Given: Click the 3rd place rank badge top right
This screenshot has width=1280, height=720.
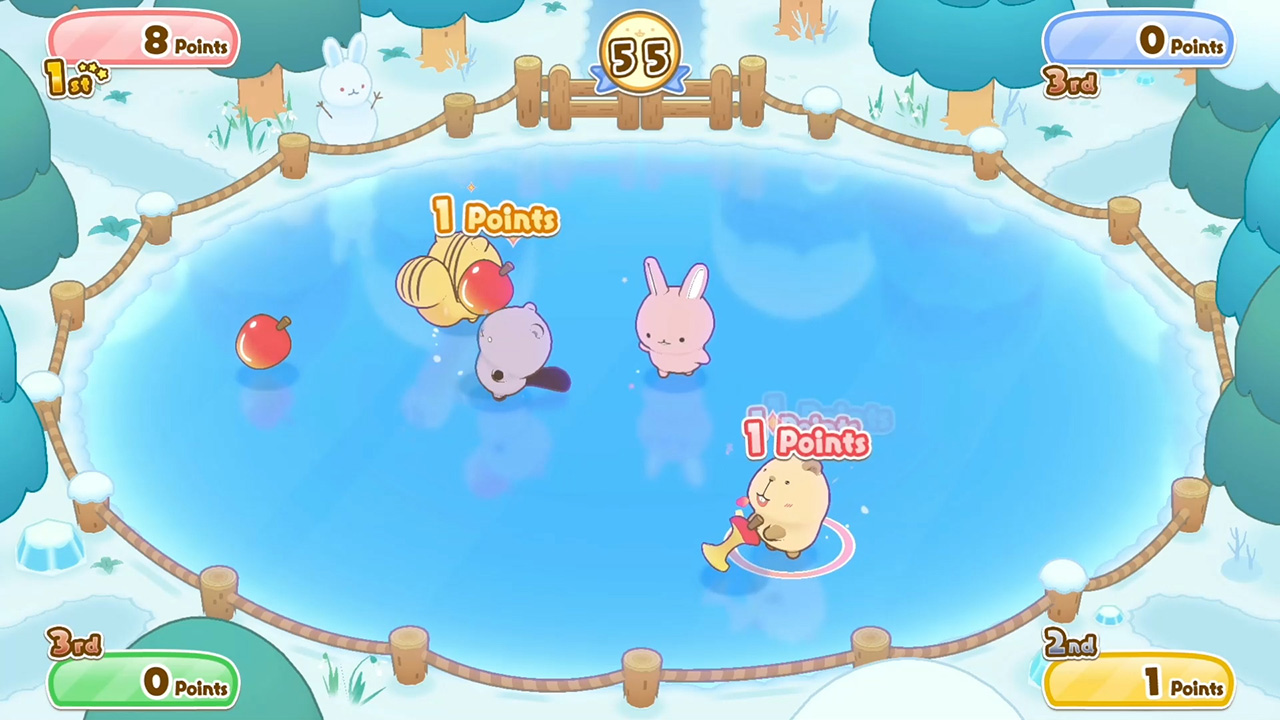Looking at the screenshot, I should [x=1071, y=84].
